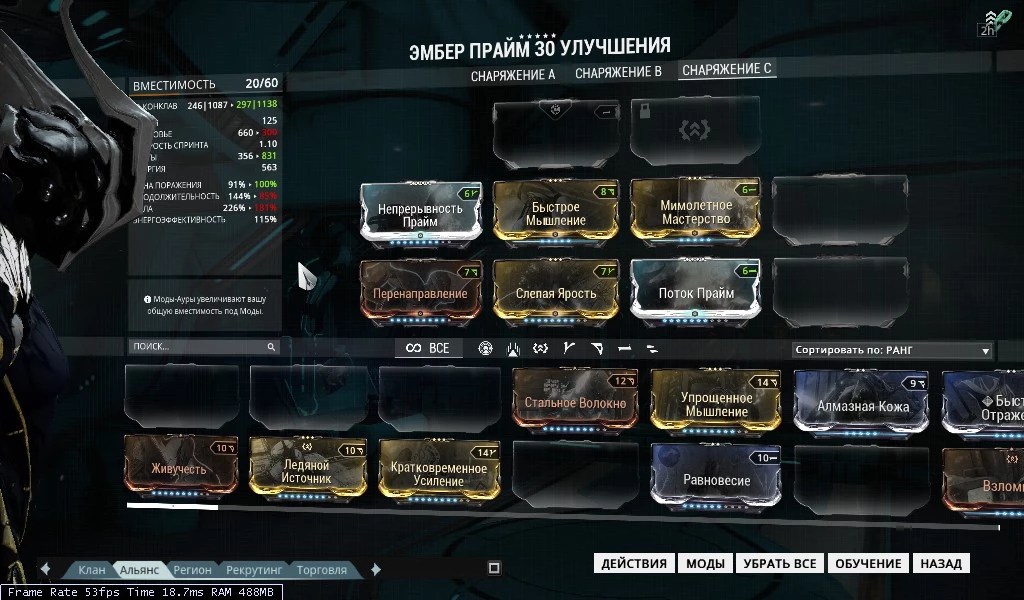Image resolution: width=1024 pixels, height=600 pixels.
Task: Choose the equipped Перенаправление mod
Action: [420, 293]
